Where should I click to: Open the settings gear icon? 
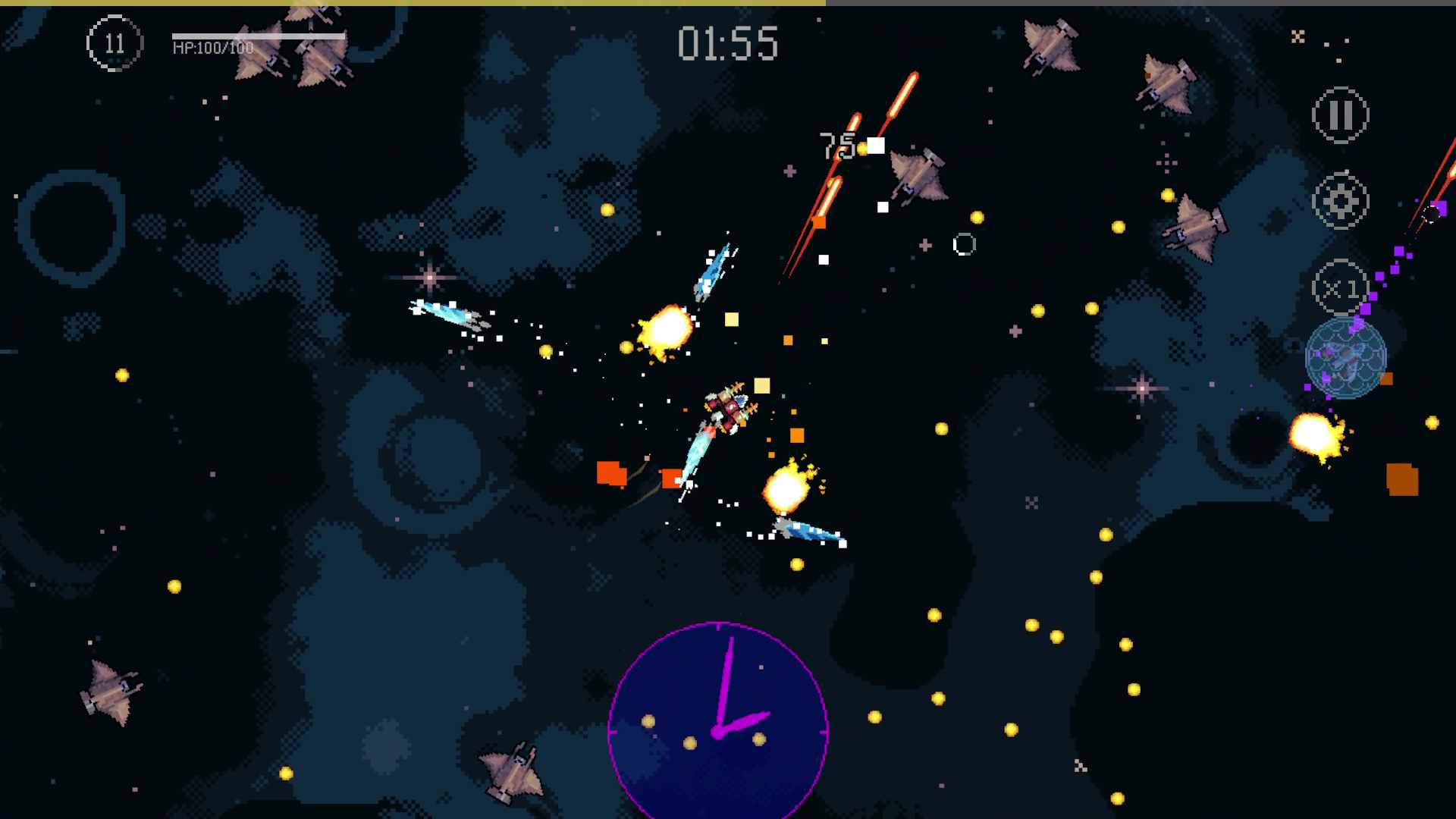1339,201
